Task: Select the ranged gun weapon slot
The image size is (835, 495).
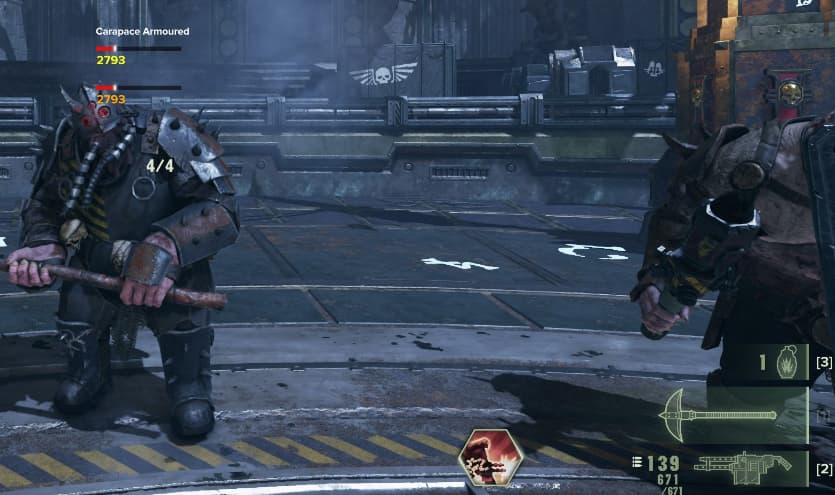Action: click(735, 466)
